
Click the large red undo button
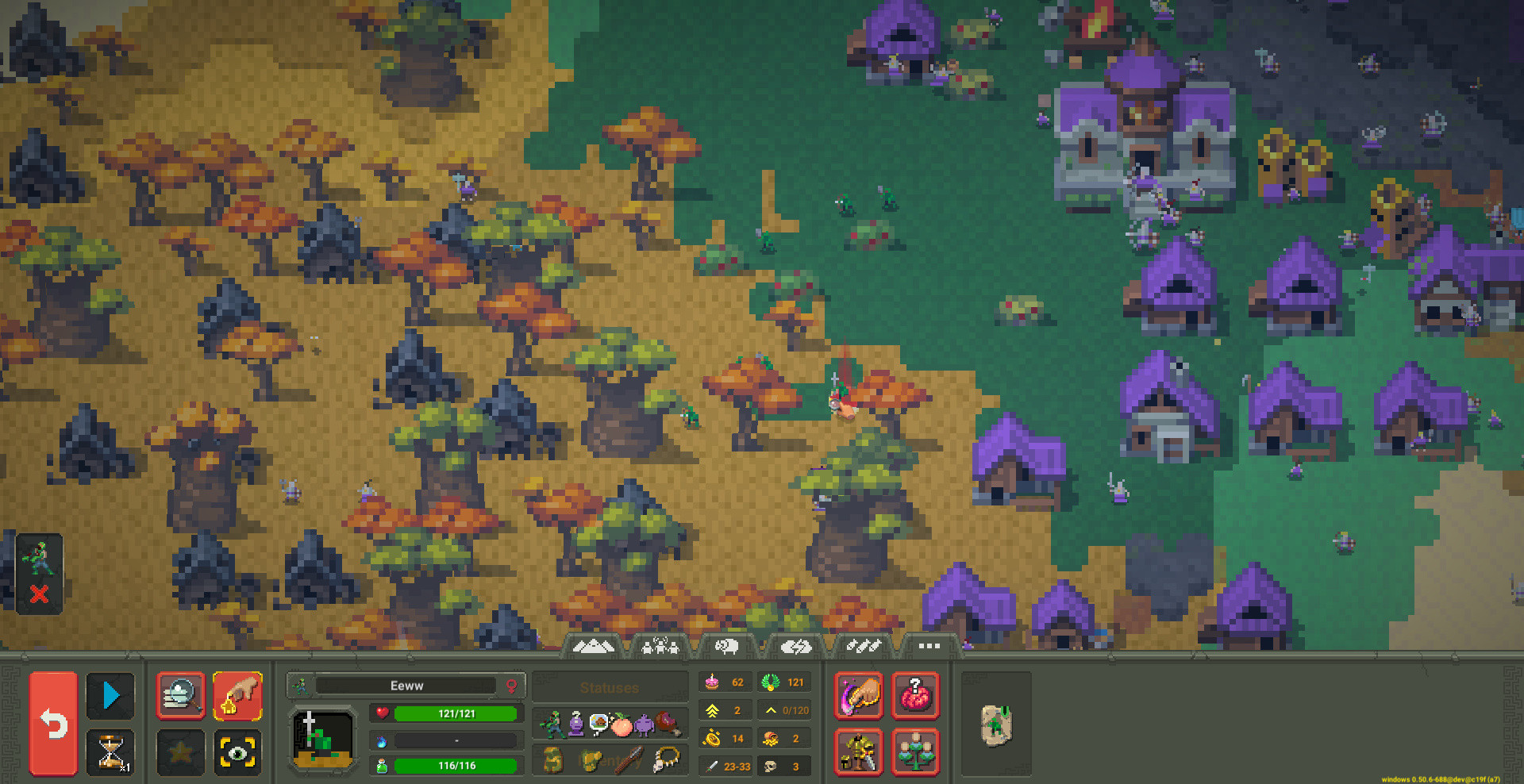coord(52,723)
